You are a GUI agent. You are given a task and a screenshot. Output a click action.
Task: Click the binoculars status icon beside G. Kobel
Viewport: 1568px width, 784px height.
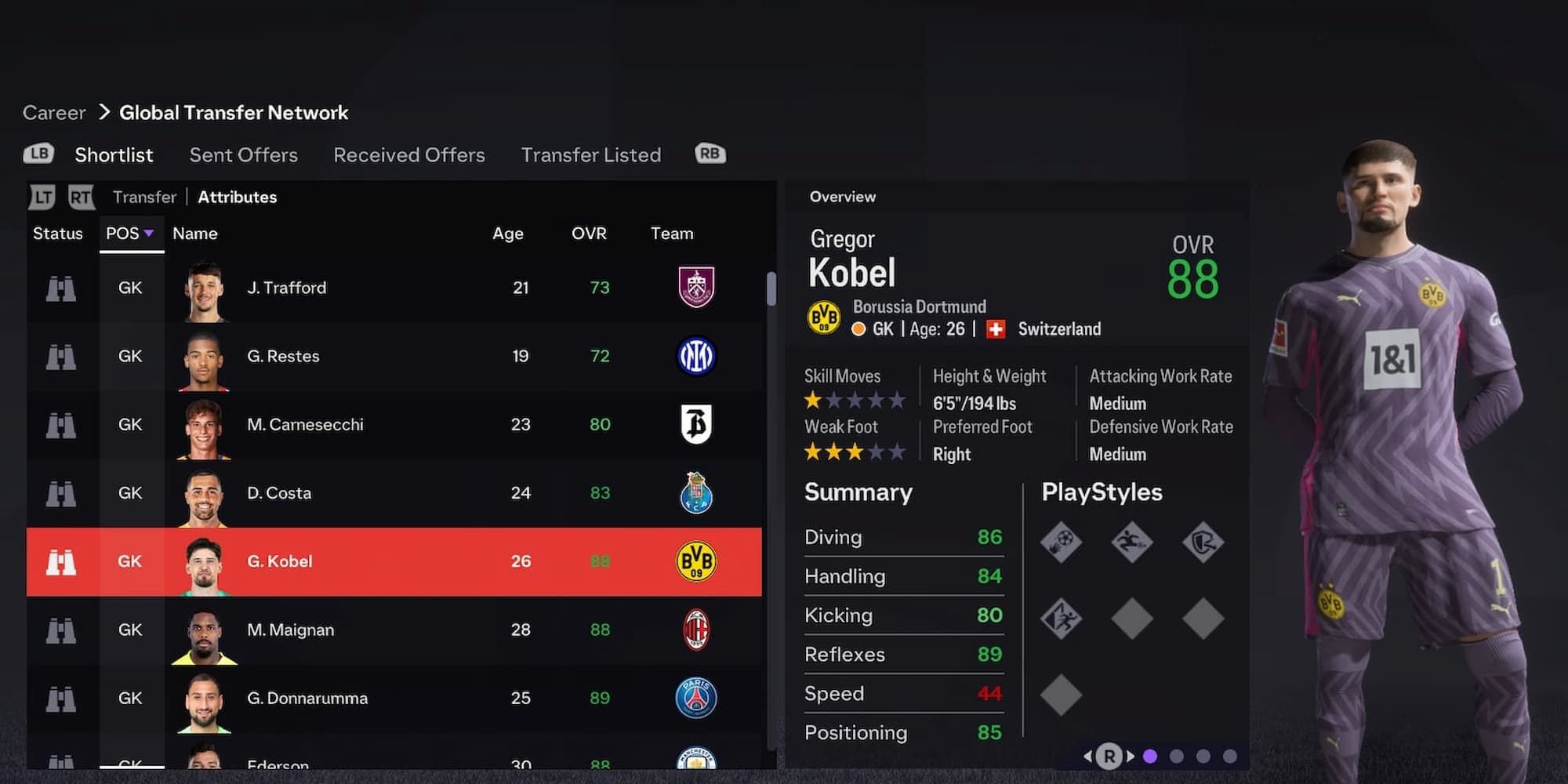tap(63, 561)
